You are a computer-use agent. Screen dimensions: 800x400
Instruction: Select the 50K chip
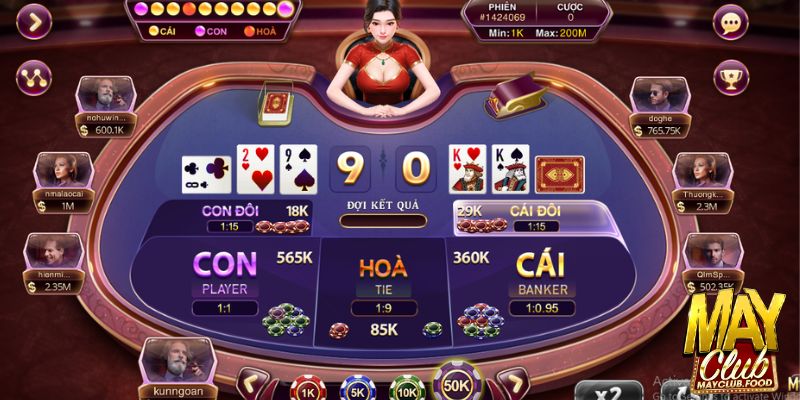[x=457, y=384]
